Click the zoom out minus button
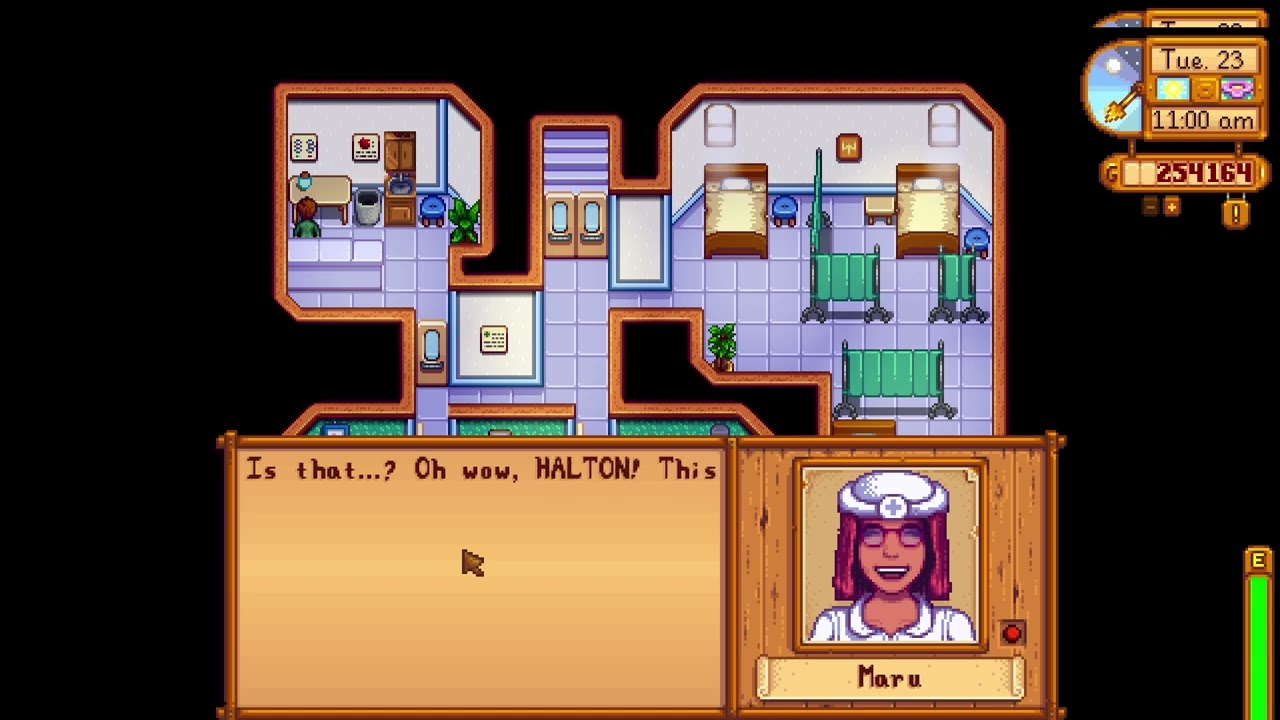1280x720 pixels. 1150,206
